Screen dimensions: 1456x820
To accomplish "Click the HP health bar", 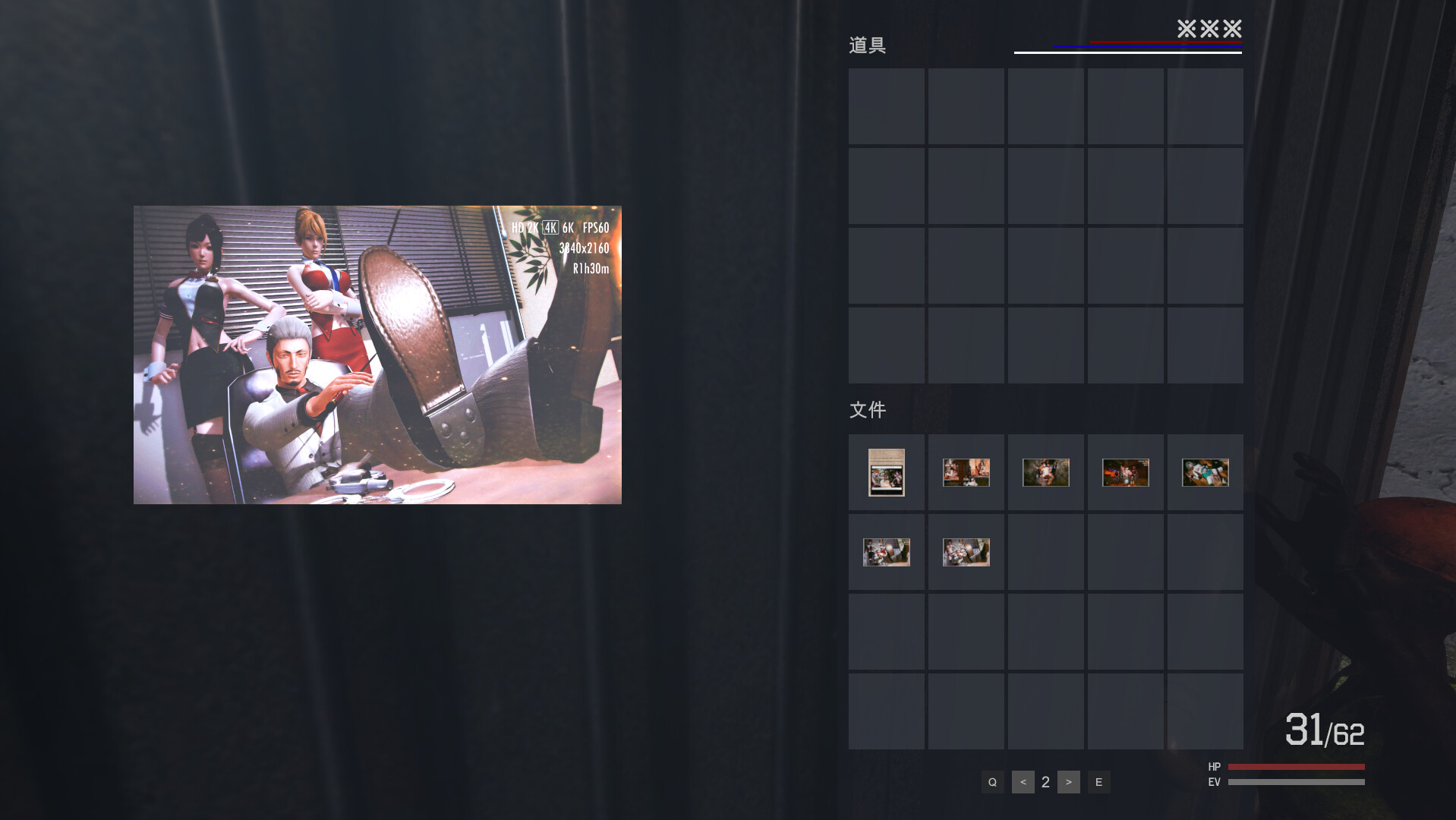I will click(x=1296, y=767).
